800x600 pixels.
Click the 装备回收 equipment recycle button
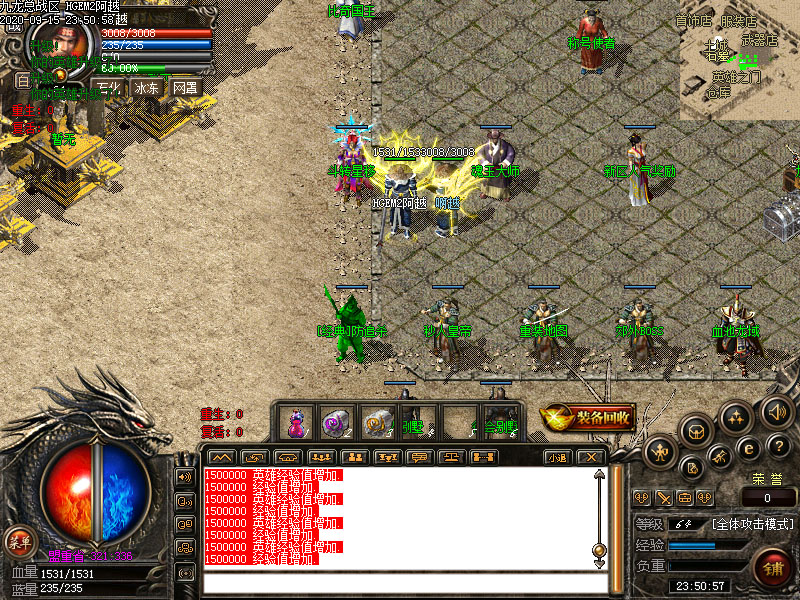tap(589, 417)
